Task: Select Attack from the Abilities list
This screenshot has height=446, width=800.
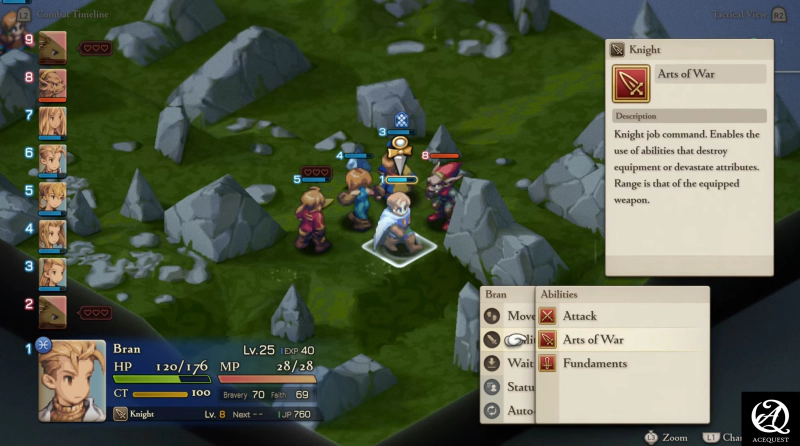Action: pyautogui.click(x=580, y=316)
